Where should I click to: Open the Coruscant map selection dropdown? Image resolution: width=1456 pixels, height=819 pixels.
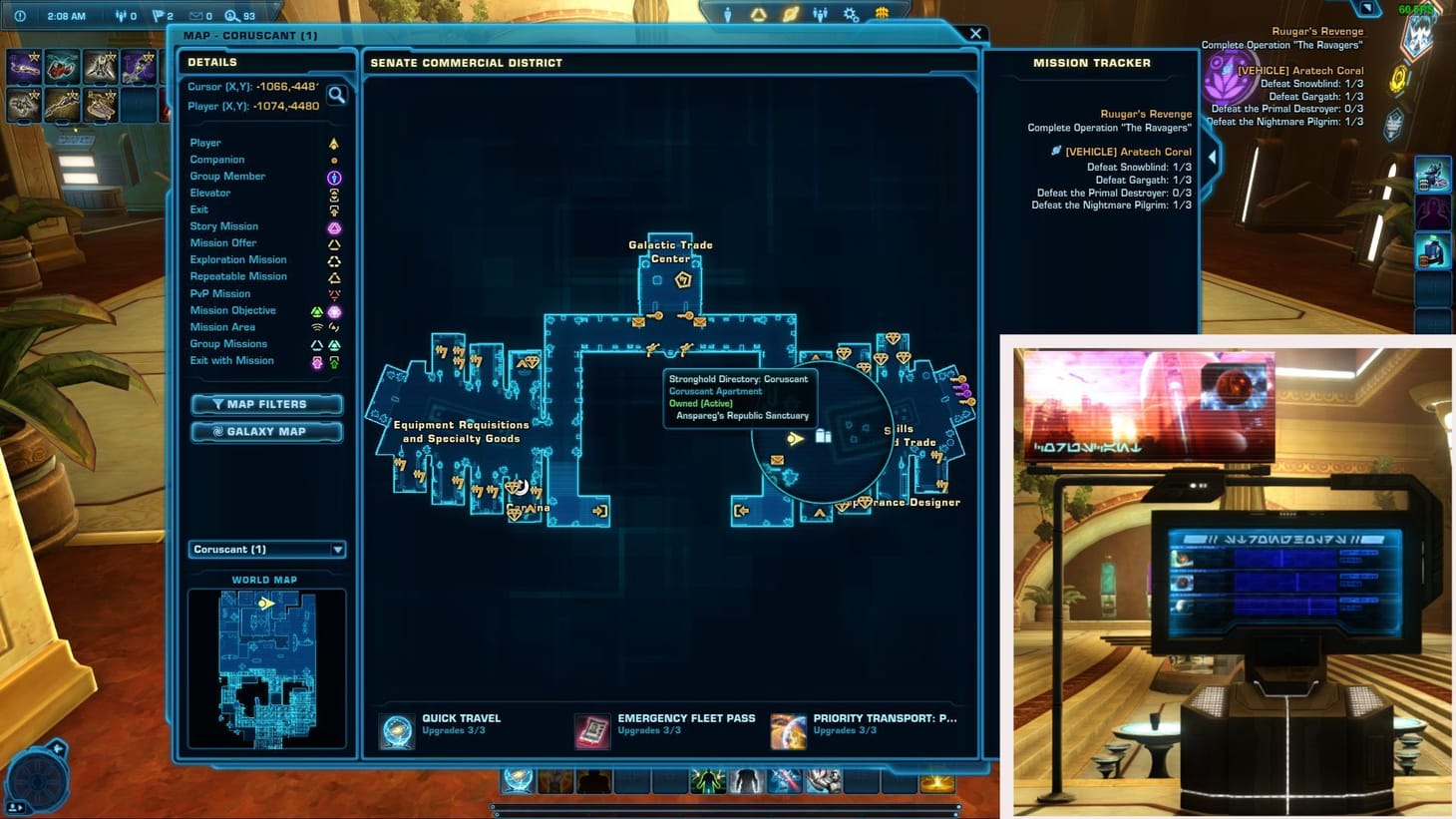266,549
